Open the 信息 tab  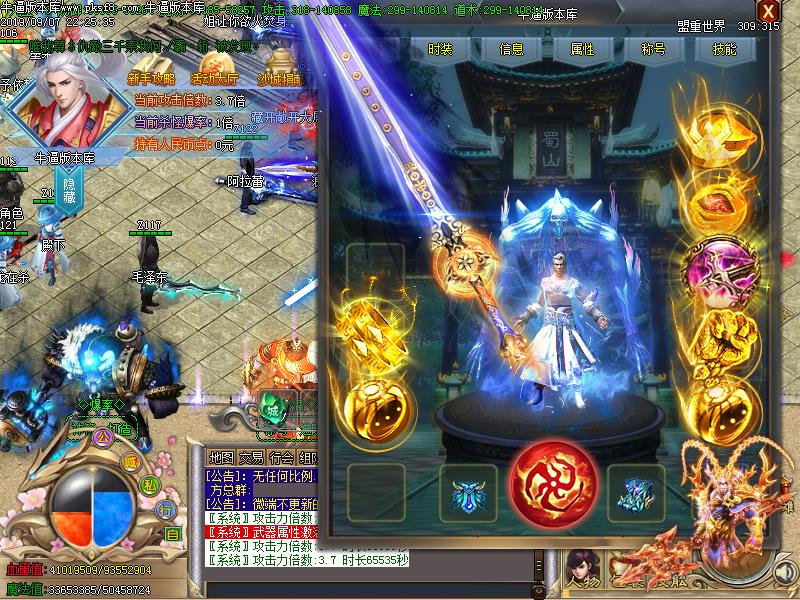[x=511, y=49]
